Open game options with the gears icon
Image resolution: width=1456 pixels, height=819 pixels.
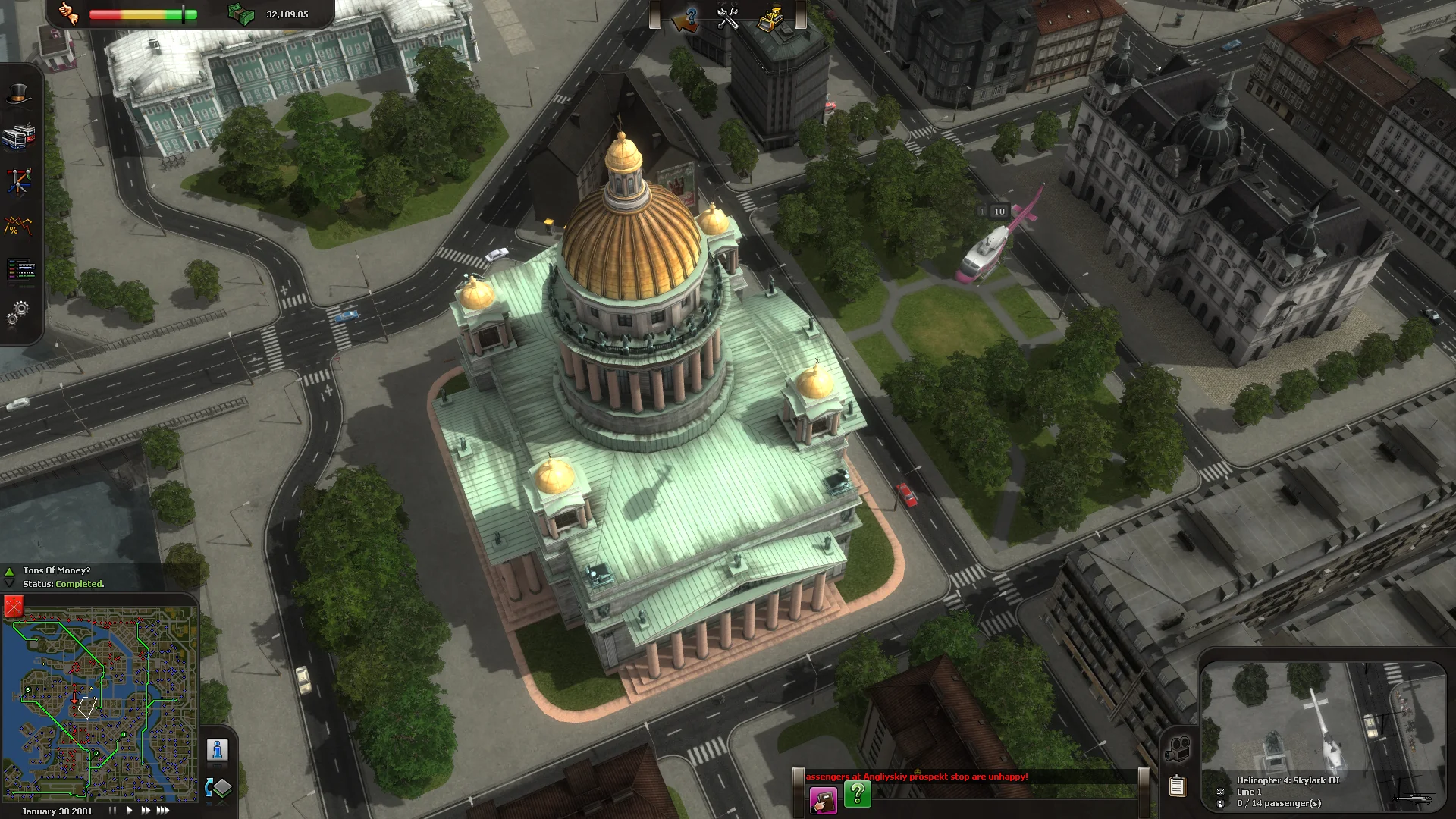click(x=17, y=309)
